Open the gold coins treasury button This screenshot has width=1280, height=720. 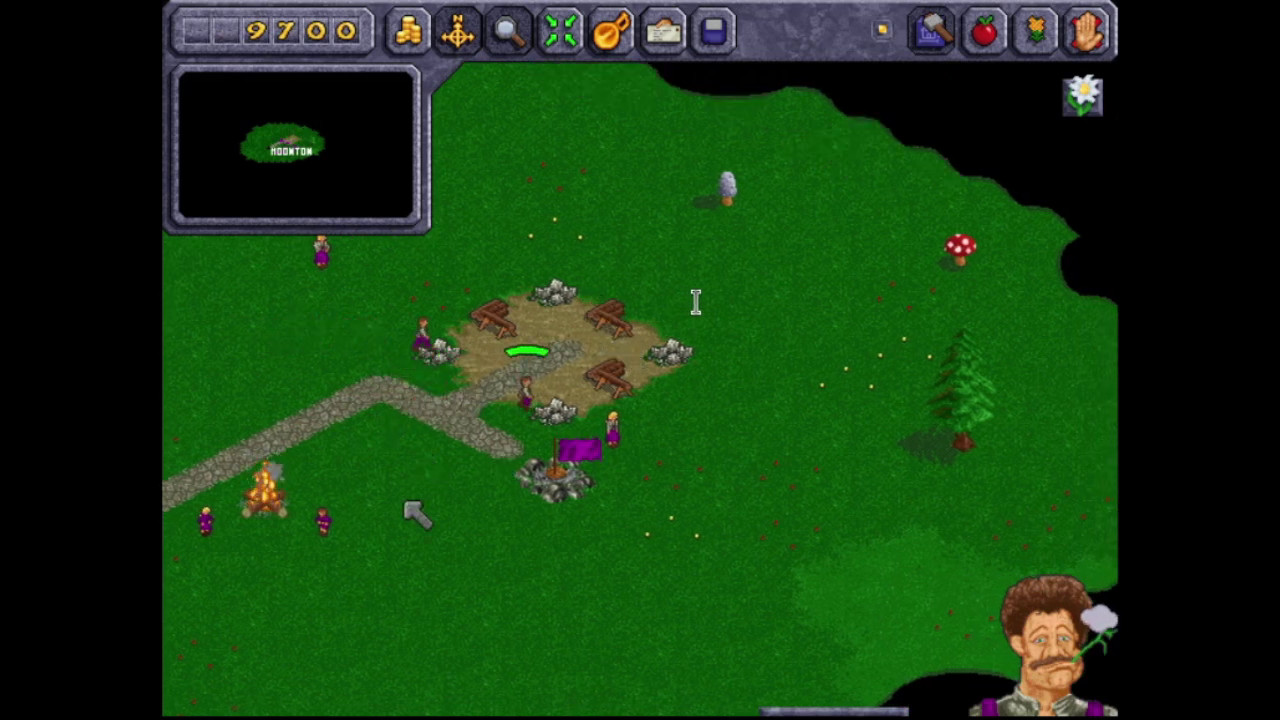(407, 31)
